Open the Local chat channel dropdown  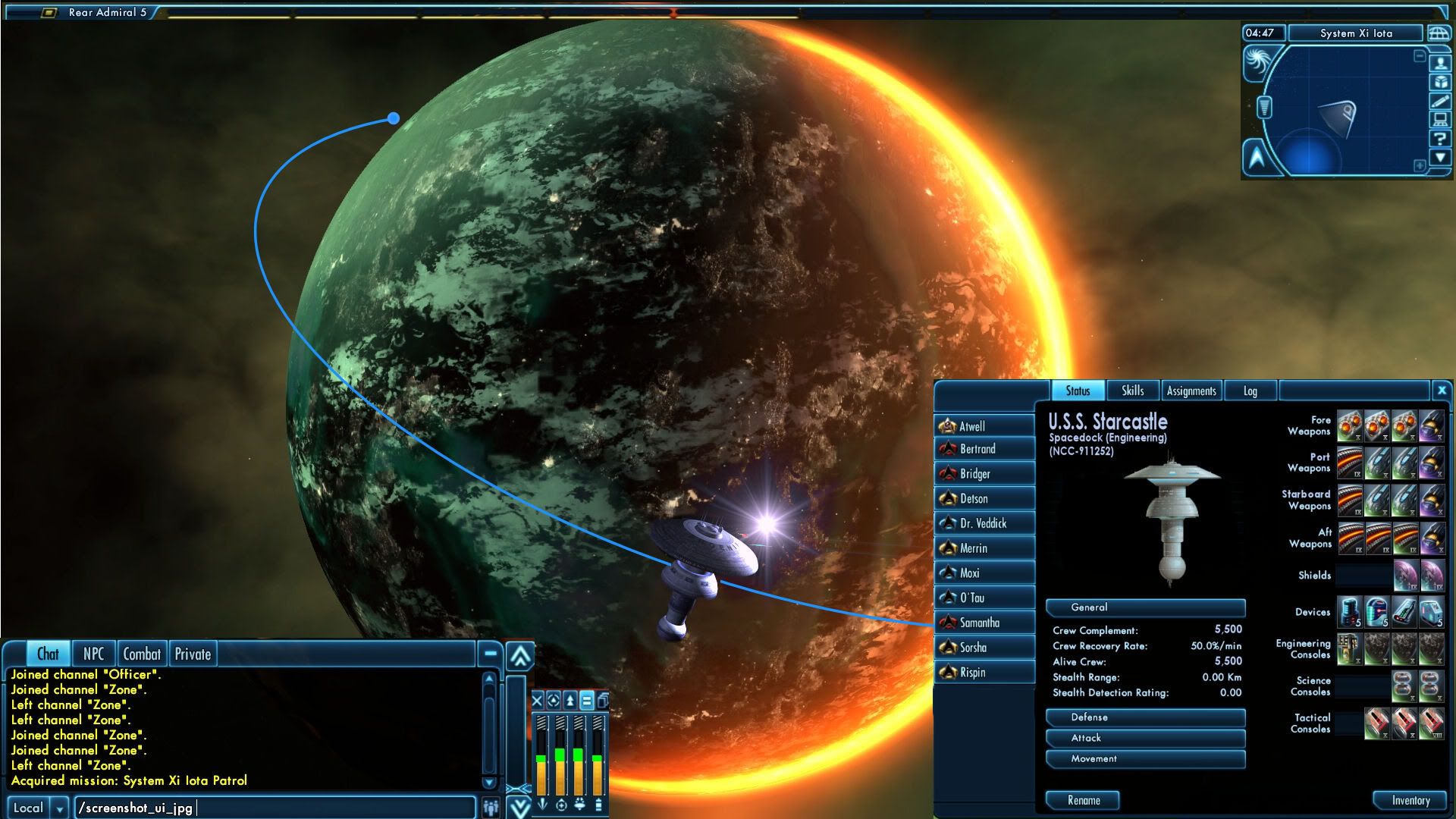(x=58, y=808)
